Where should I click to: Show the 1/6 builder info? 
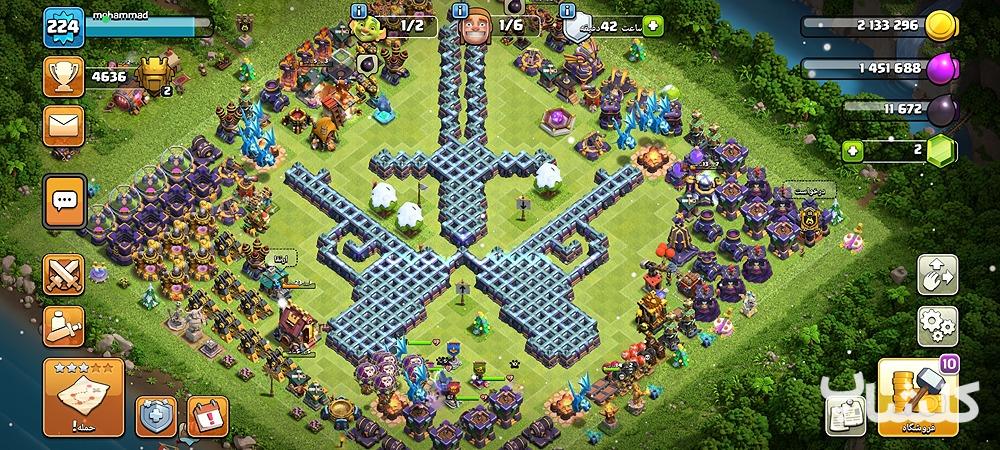tap(459, 10)
